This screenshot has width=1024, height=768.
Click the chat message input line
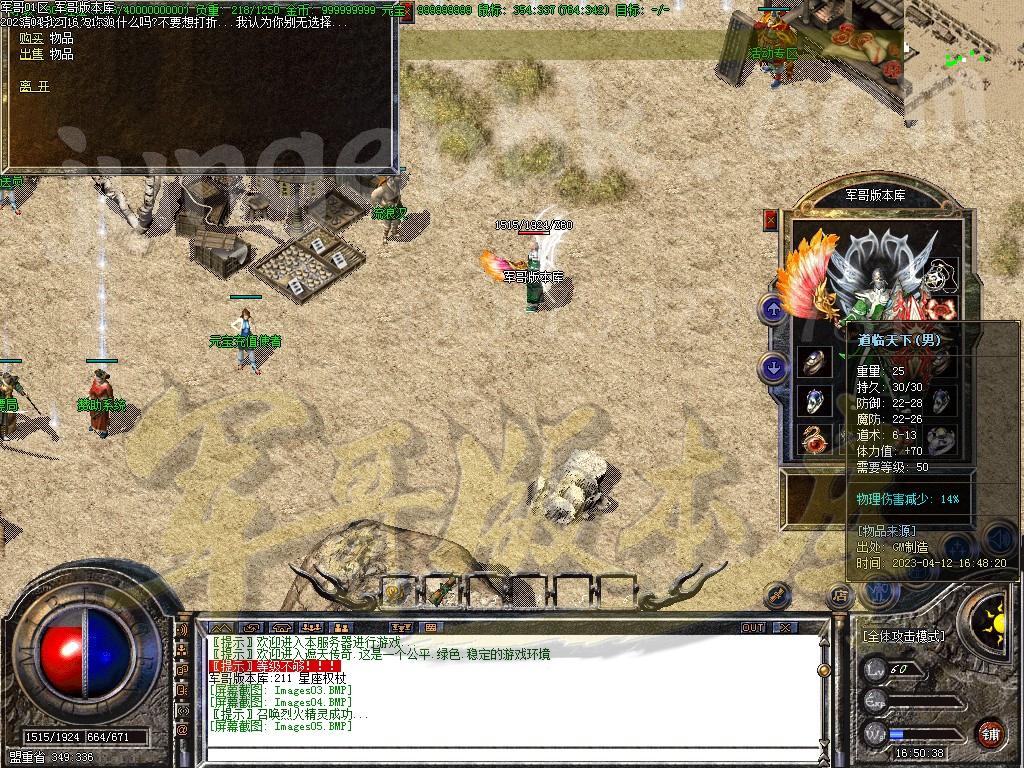(x=500, y=755)
